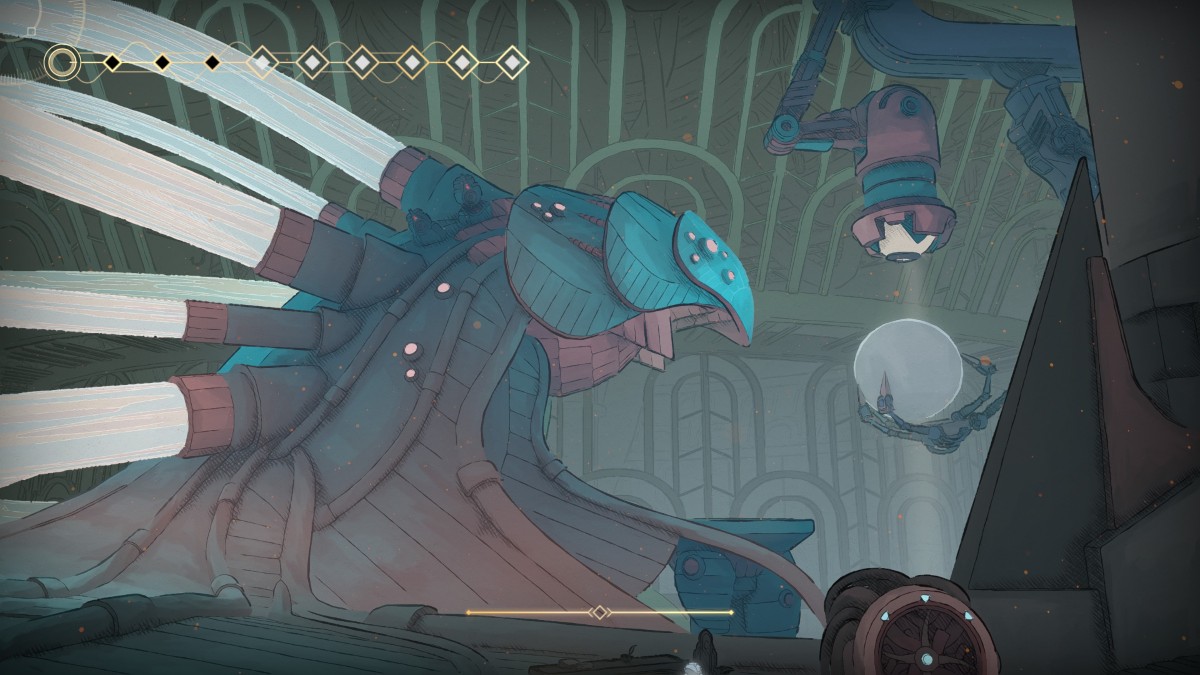Select the final white diamond in the sequence

click(512, 63)
